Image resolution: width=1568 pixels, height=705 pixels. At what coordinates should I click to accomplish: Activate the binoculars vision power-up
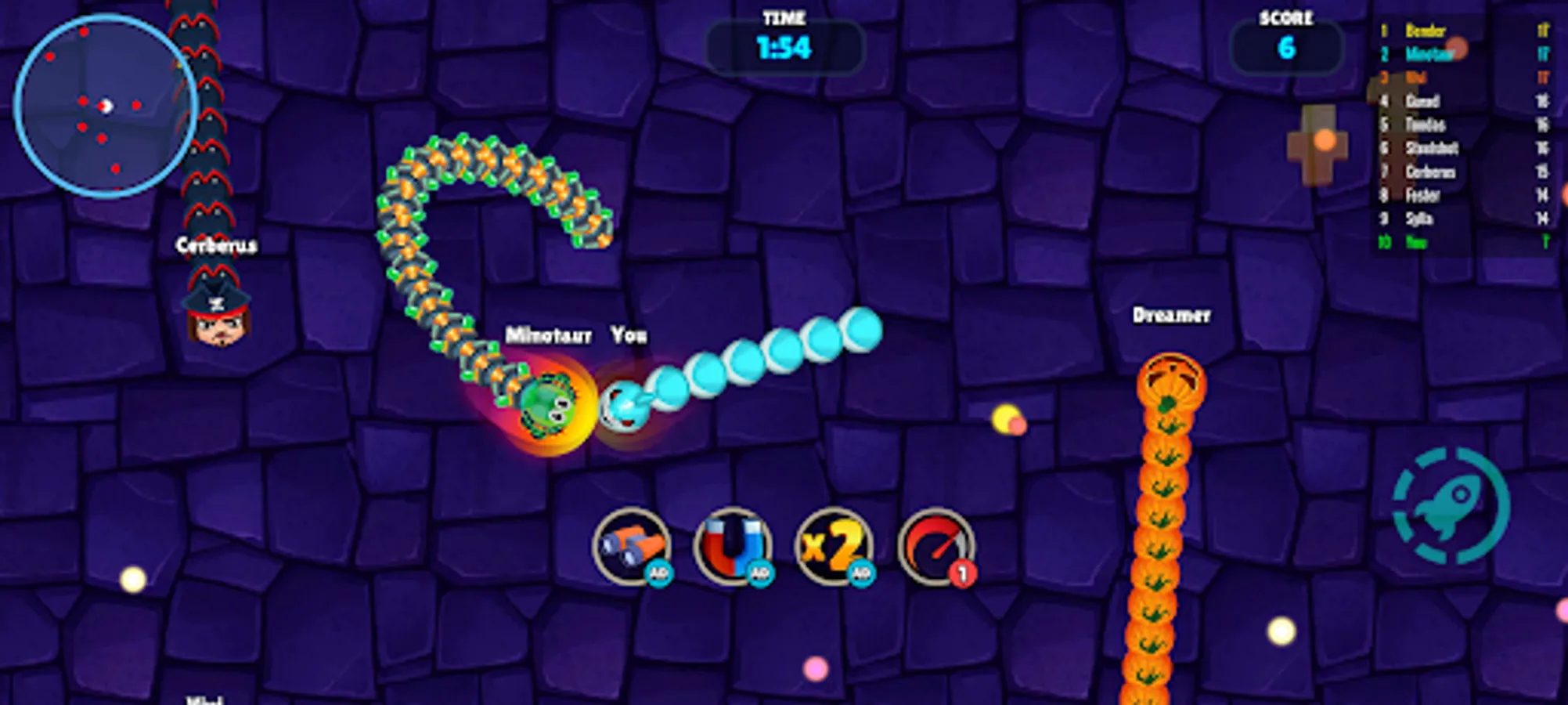631,548
